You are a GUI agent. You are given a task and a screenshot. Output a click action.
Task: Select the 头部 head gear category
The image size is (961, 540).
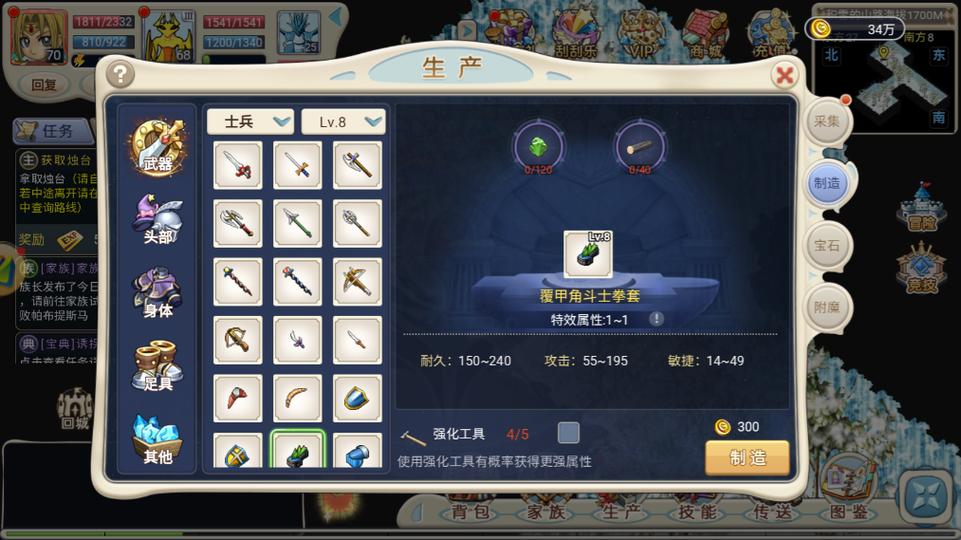pos(158,220)
